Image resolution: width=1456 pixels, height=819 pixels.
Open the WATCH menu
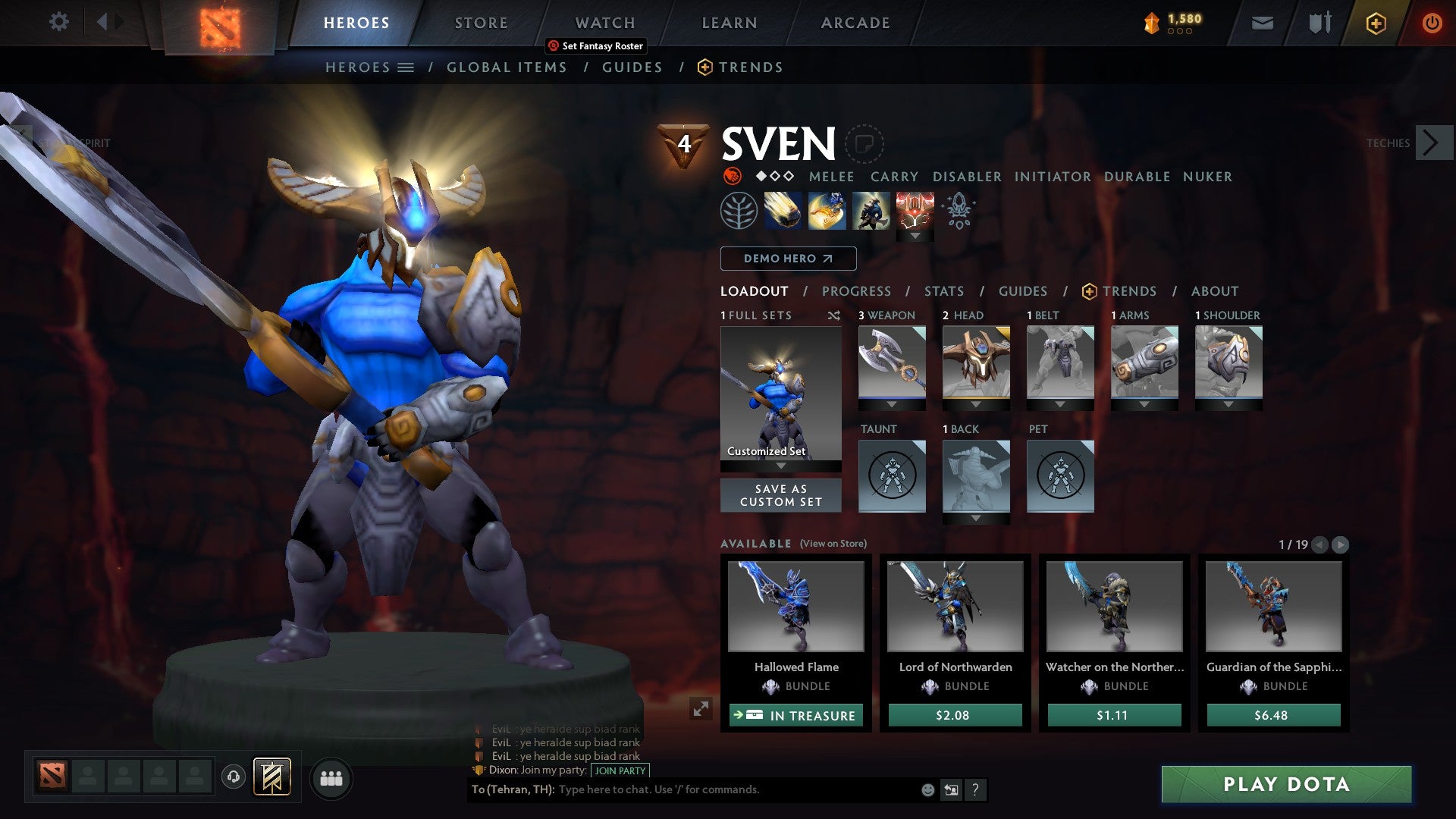point(604,22)
